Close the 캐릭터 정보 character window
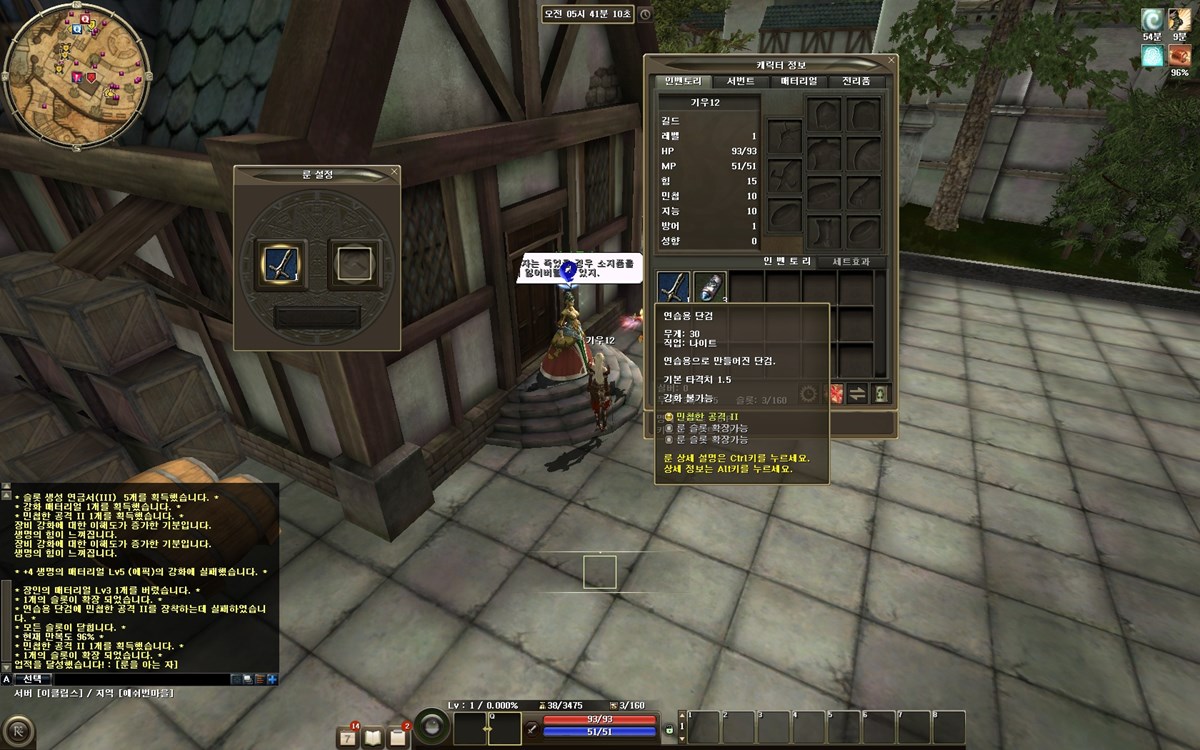The height and width of the screenshot is (750, 1200). pos(892,62)
